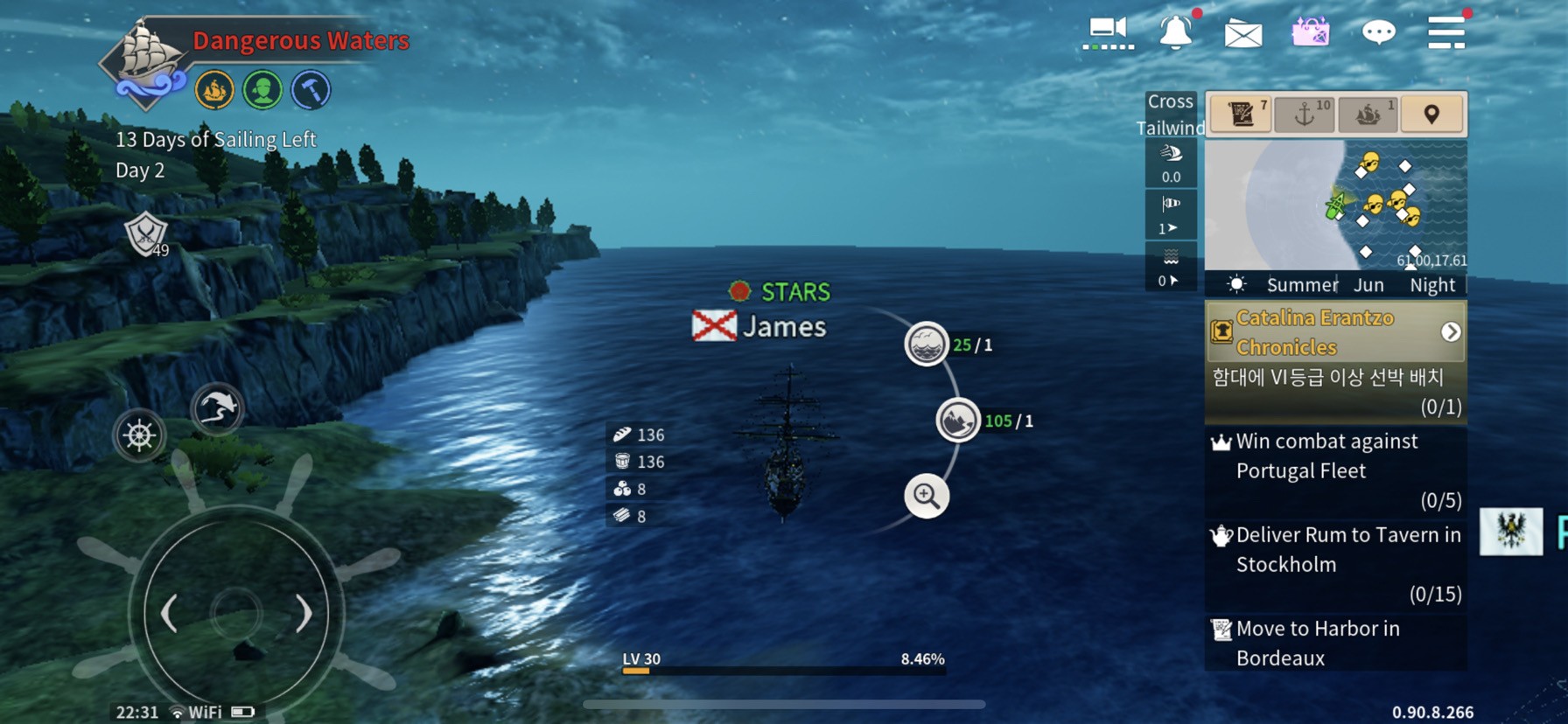Steer right with the wheel arrow
1568x724 pixels.
(303, 614)
